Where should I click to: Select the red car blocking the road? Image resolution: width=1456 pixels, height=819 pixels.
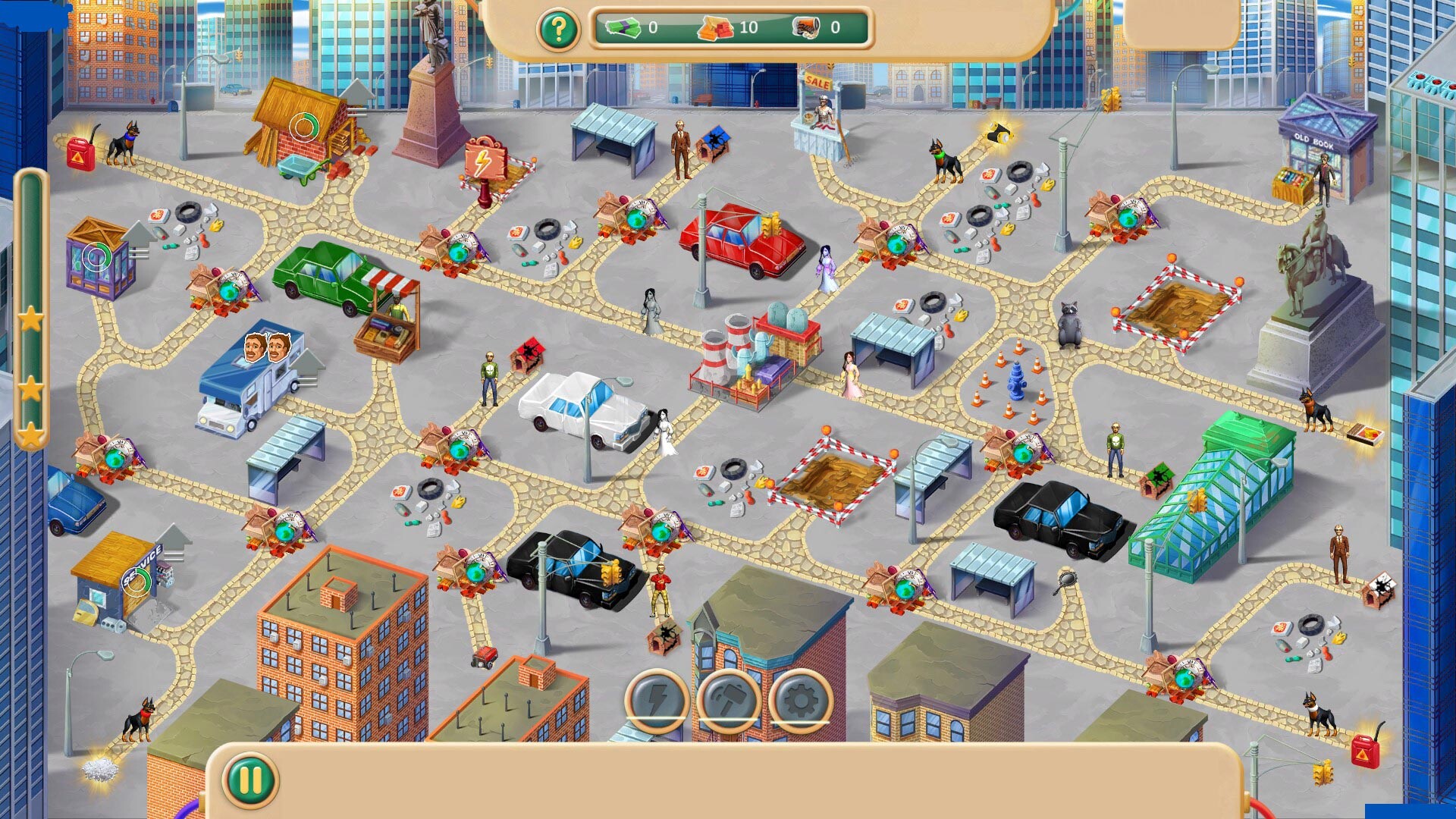pyautogui.click(x=739, y=243)
